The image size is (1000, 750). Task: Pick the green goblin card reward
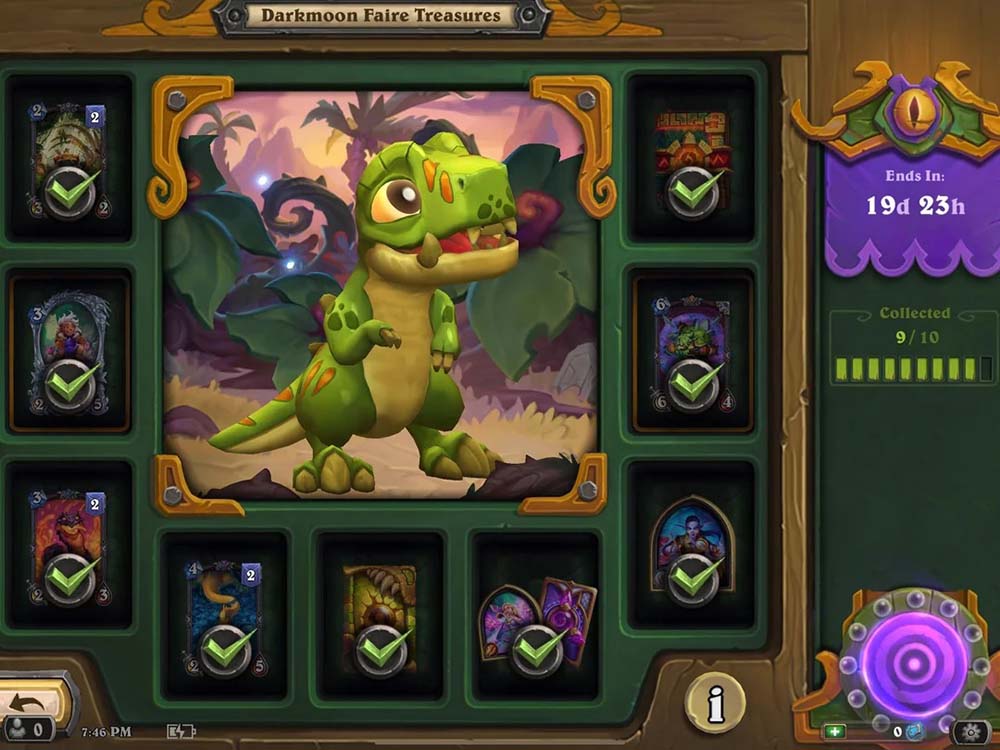tap(691, 352)
